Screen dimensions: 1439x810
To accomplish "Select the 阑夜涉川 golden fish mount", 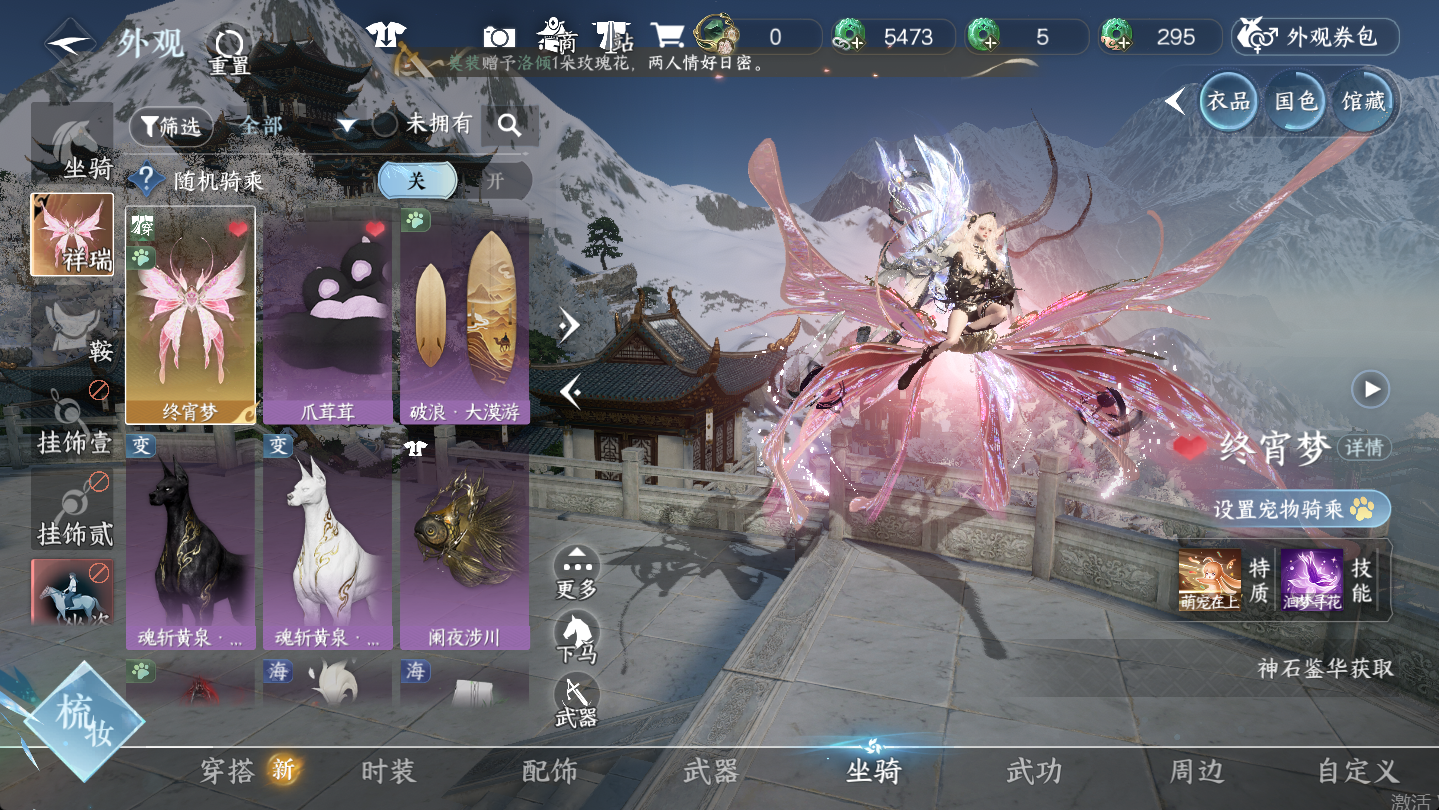I will (x=465, y=540).
